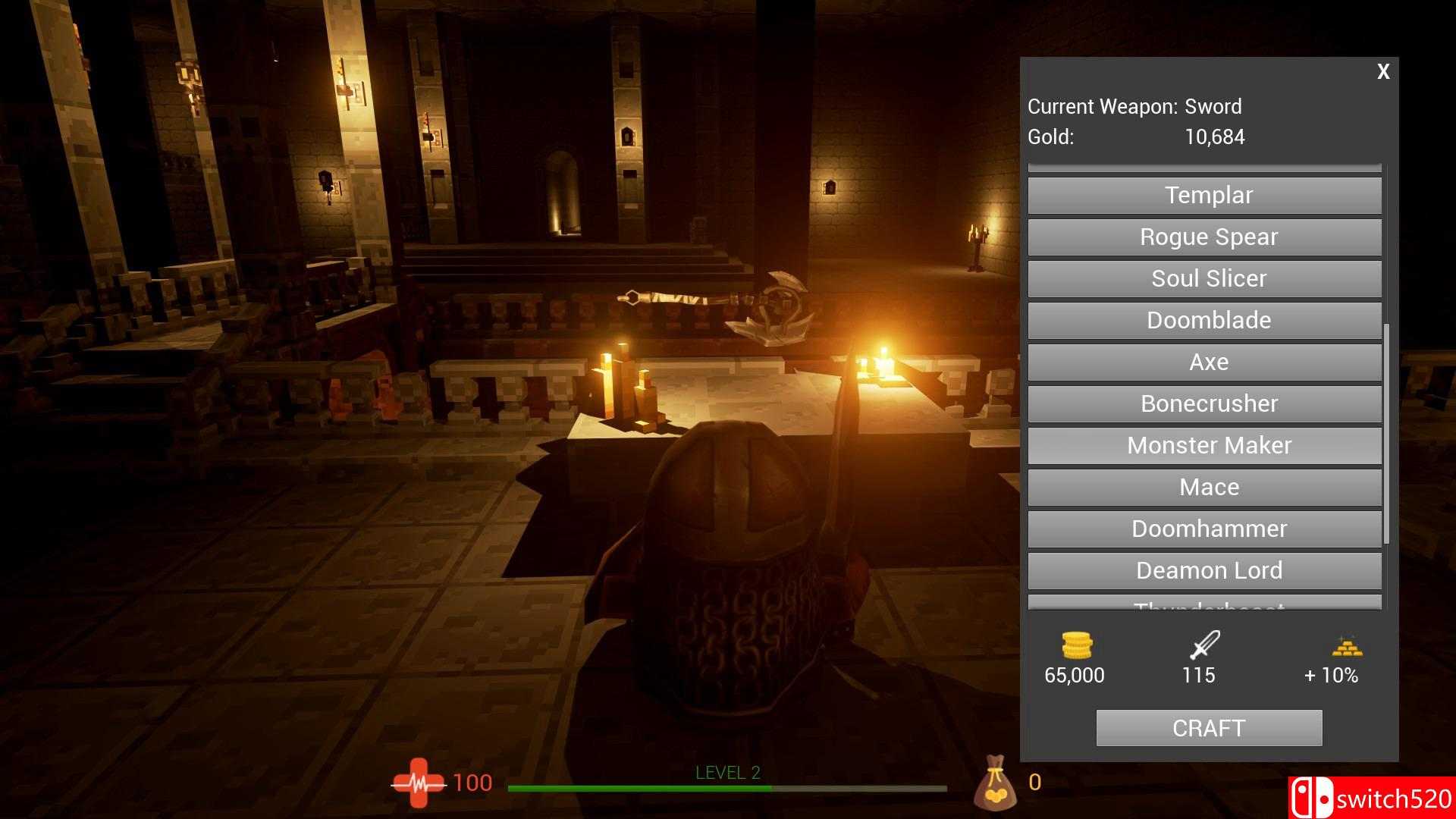Select the Bonecrusher weapon

[1209, 403]
